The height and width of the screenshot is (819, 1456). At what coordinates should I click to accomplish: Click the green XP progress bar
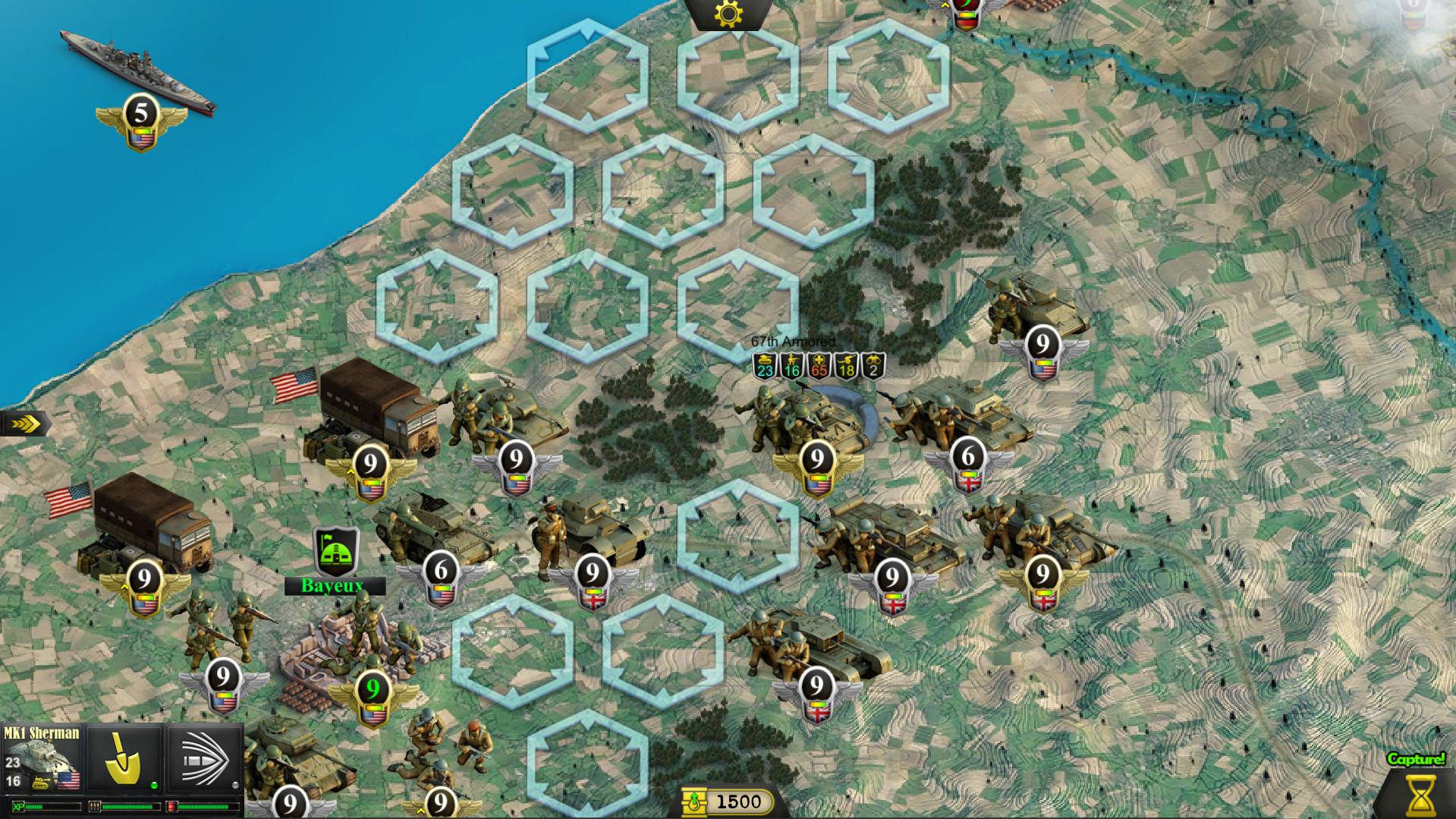pos(46,806)
